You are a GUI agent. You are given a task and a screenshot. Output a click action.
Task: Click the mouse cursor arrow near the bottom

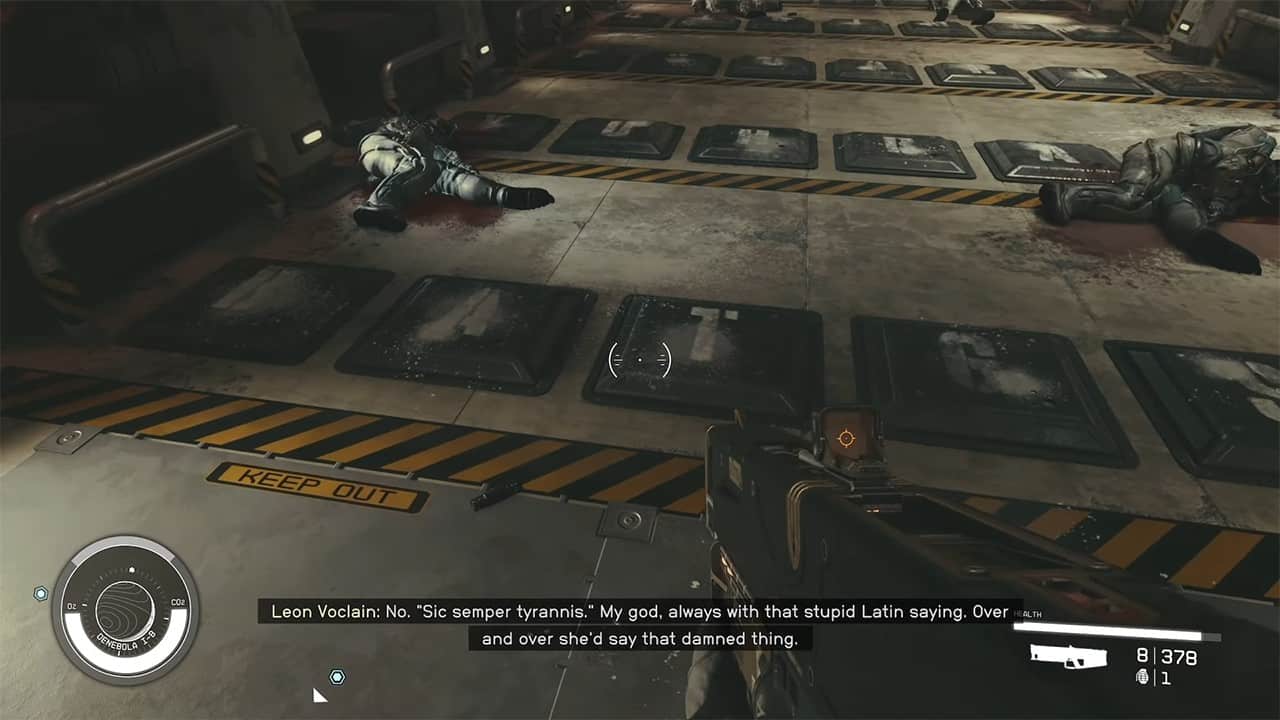coord(320,694)
